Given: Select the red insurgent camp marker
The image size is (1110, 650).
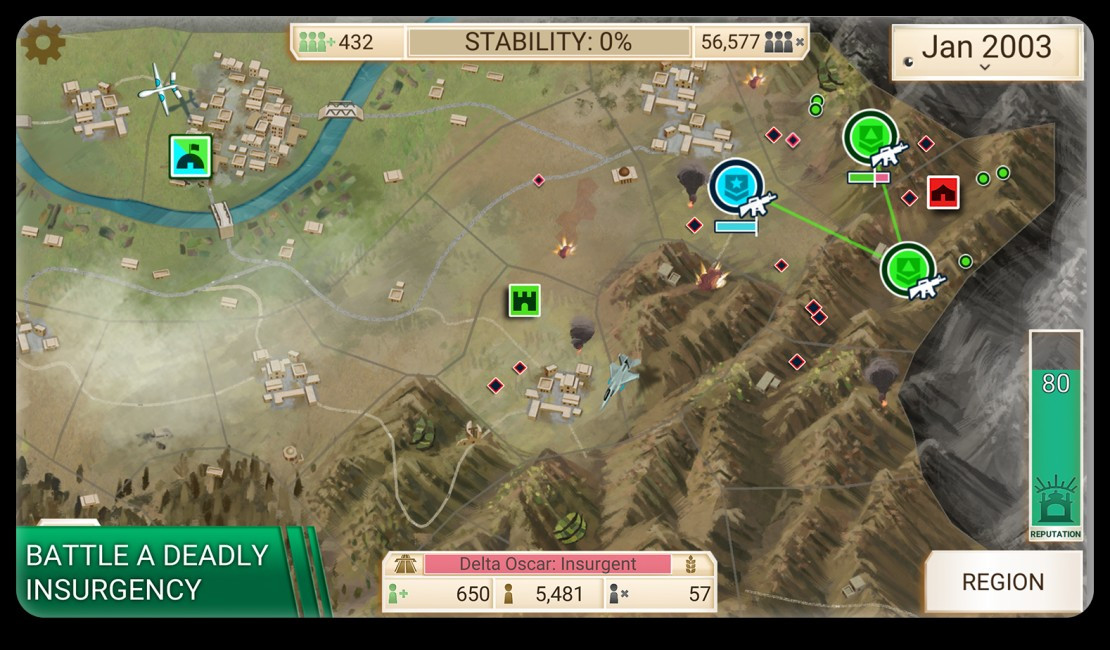Looking at the screenshot, I should [943, 192].
